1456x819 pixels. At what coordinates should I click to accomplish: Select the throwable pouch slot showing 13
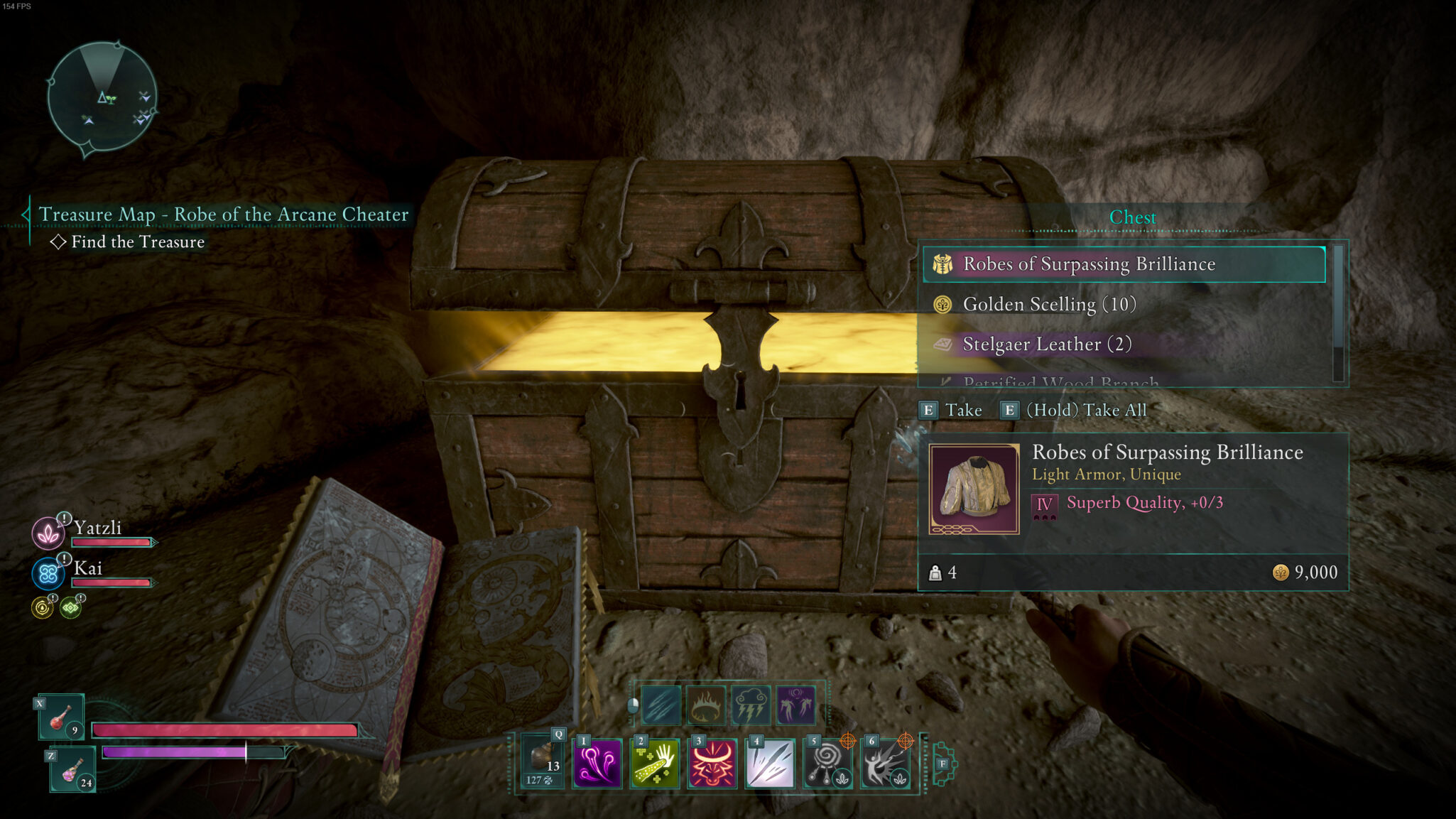543,762
